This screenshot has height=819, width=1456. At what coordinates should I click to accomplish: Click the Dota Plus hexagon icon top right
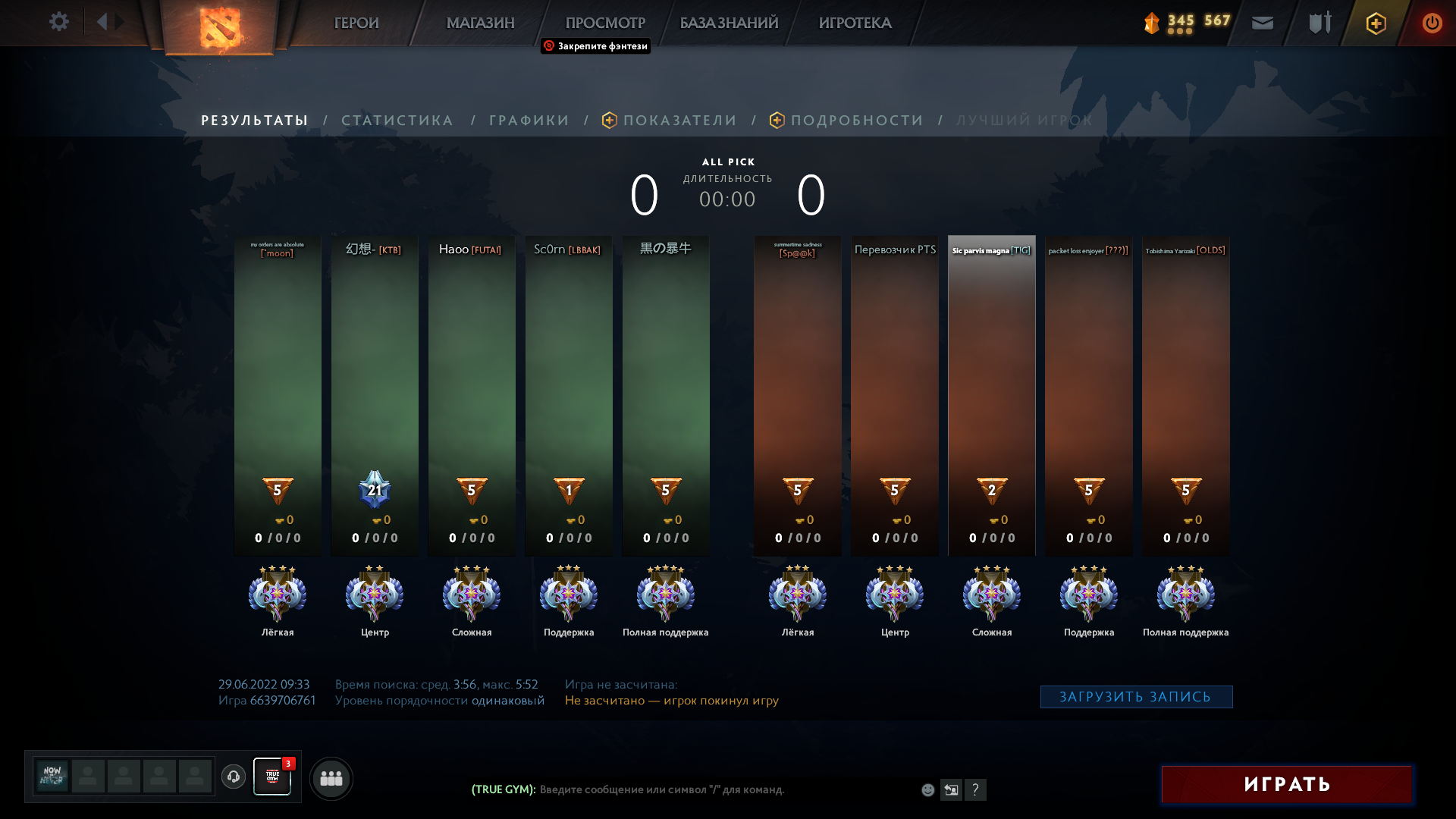point(1376,23)
